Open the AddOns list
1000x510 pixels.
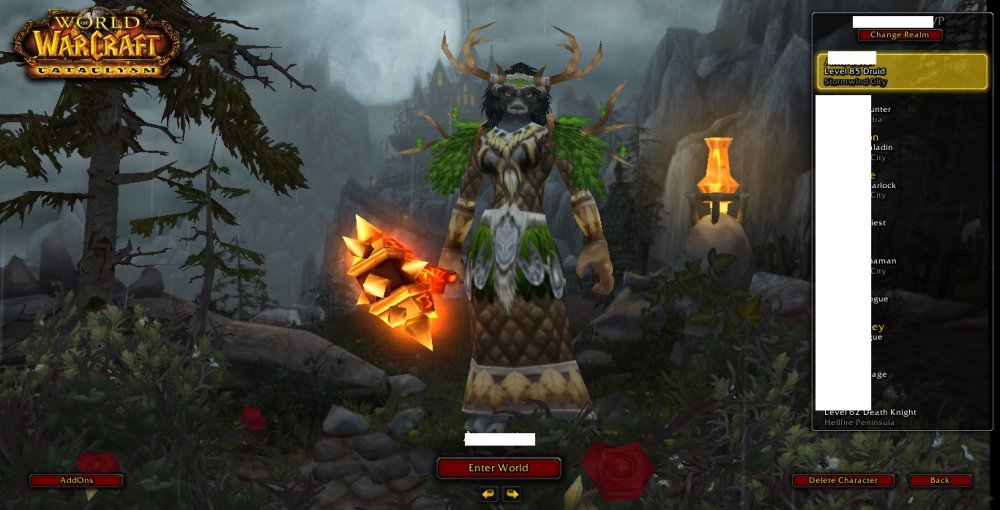[77, 480]
